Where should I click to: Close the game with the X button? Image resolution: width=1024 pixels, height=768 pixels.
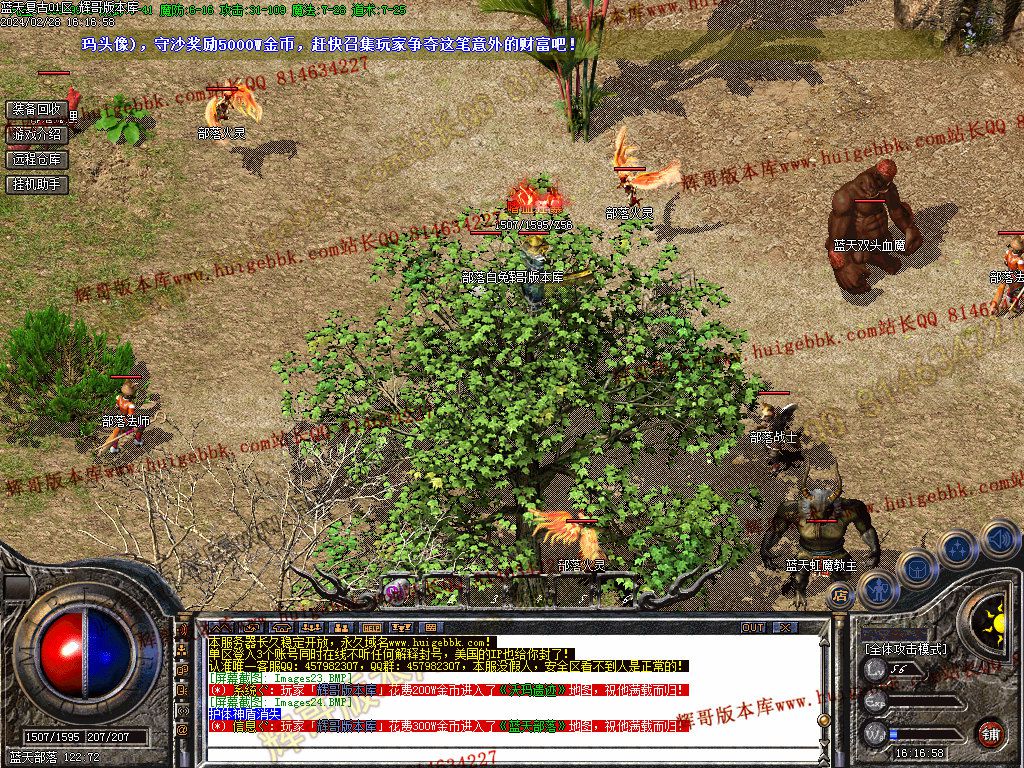click(x=785, y=627)
